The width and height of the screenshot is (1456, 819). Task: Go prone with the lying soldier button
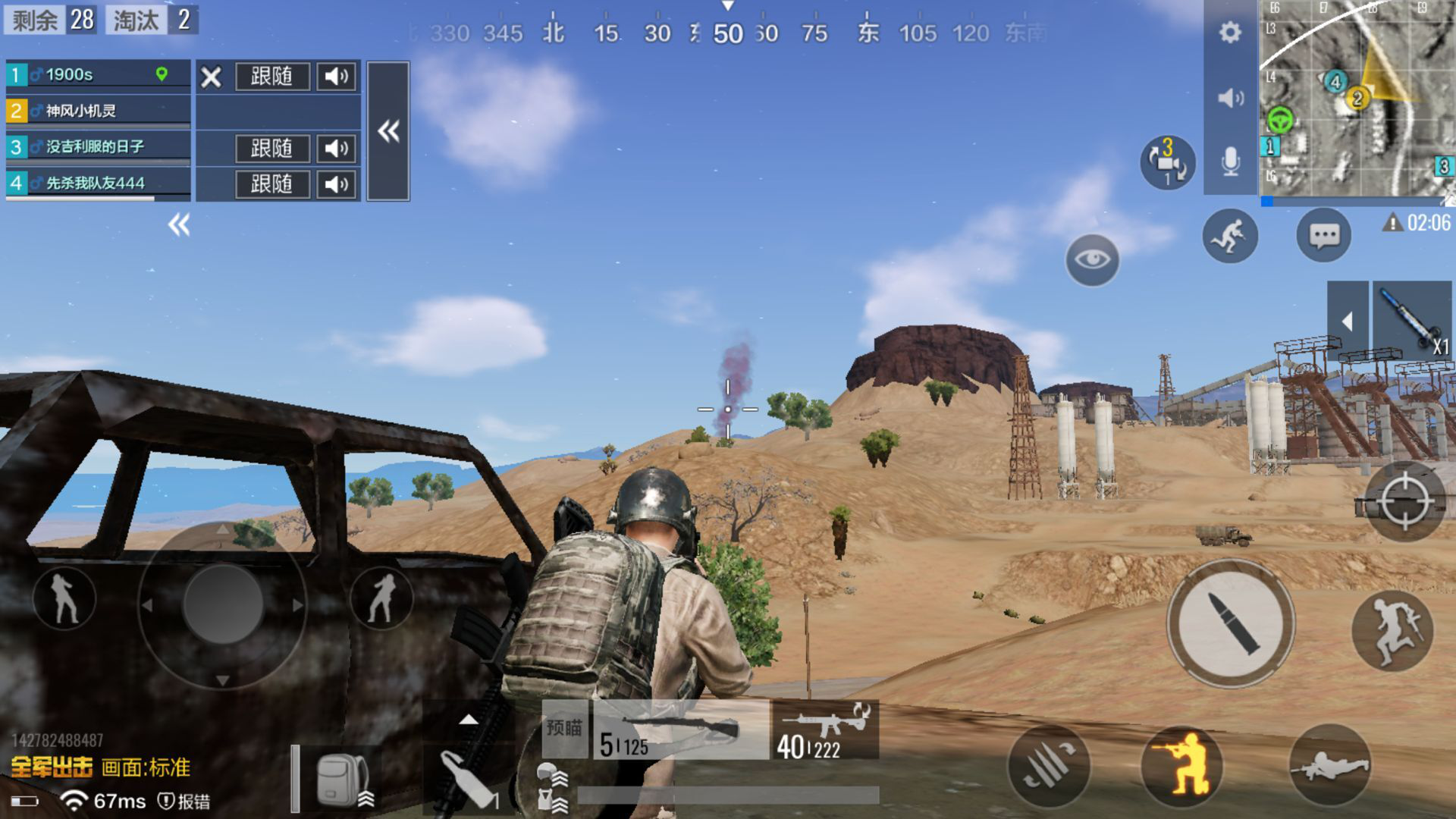(1329, 766)
